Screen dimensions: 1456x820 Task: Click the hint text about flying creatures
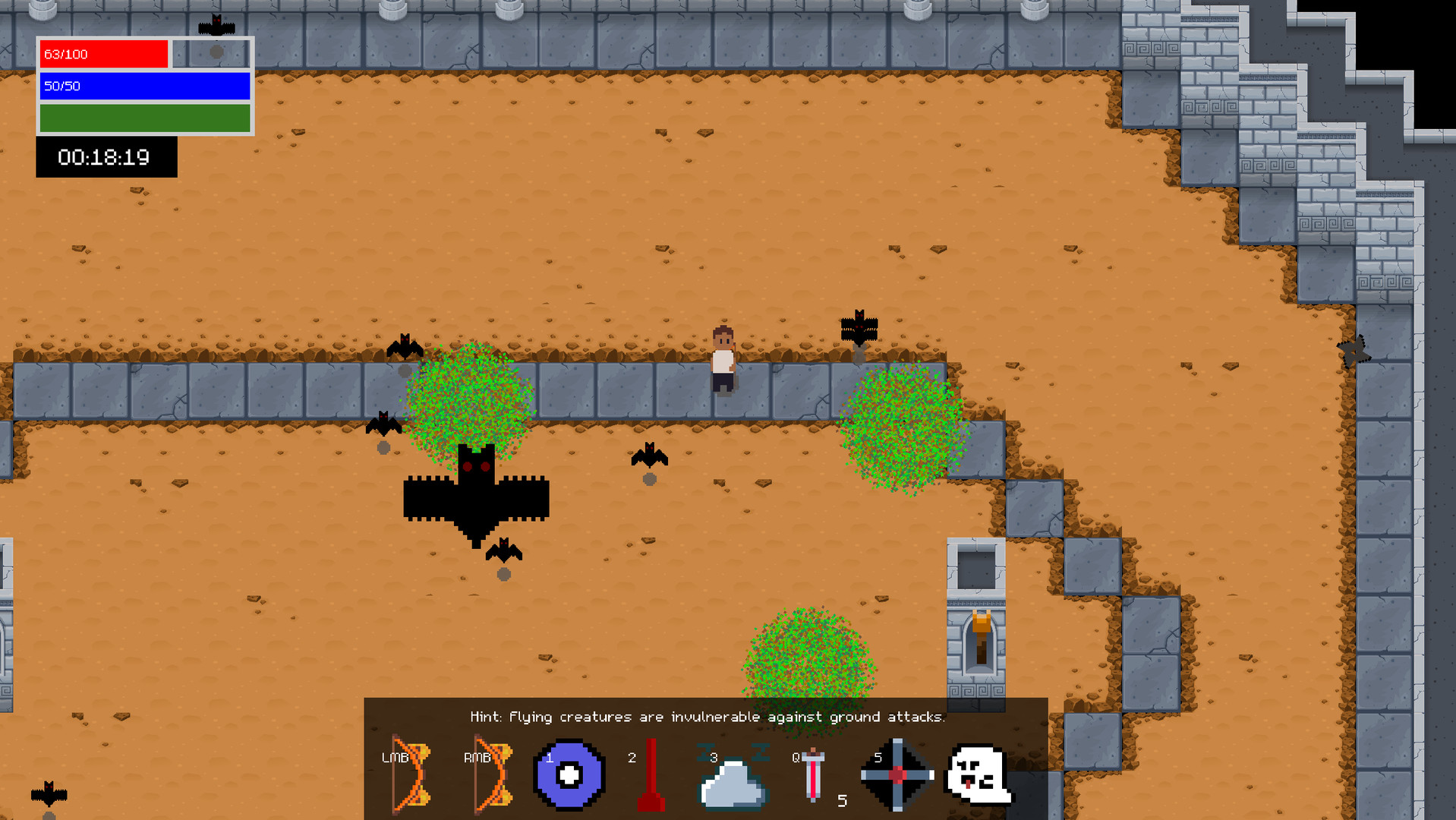point(708,716)
